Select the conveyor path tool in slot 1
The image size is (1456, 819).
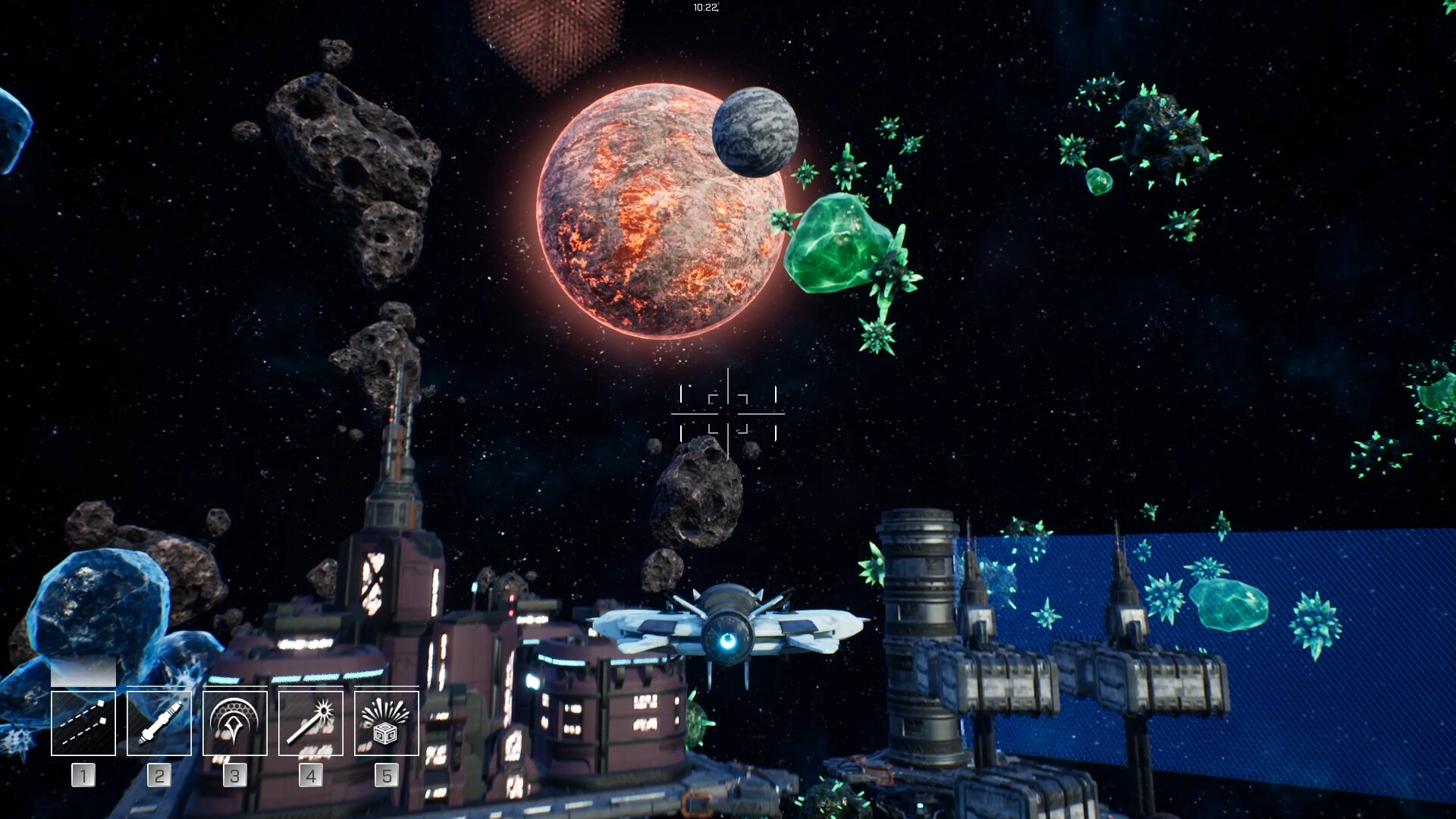[83, 723]
